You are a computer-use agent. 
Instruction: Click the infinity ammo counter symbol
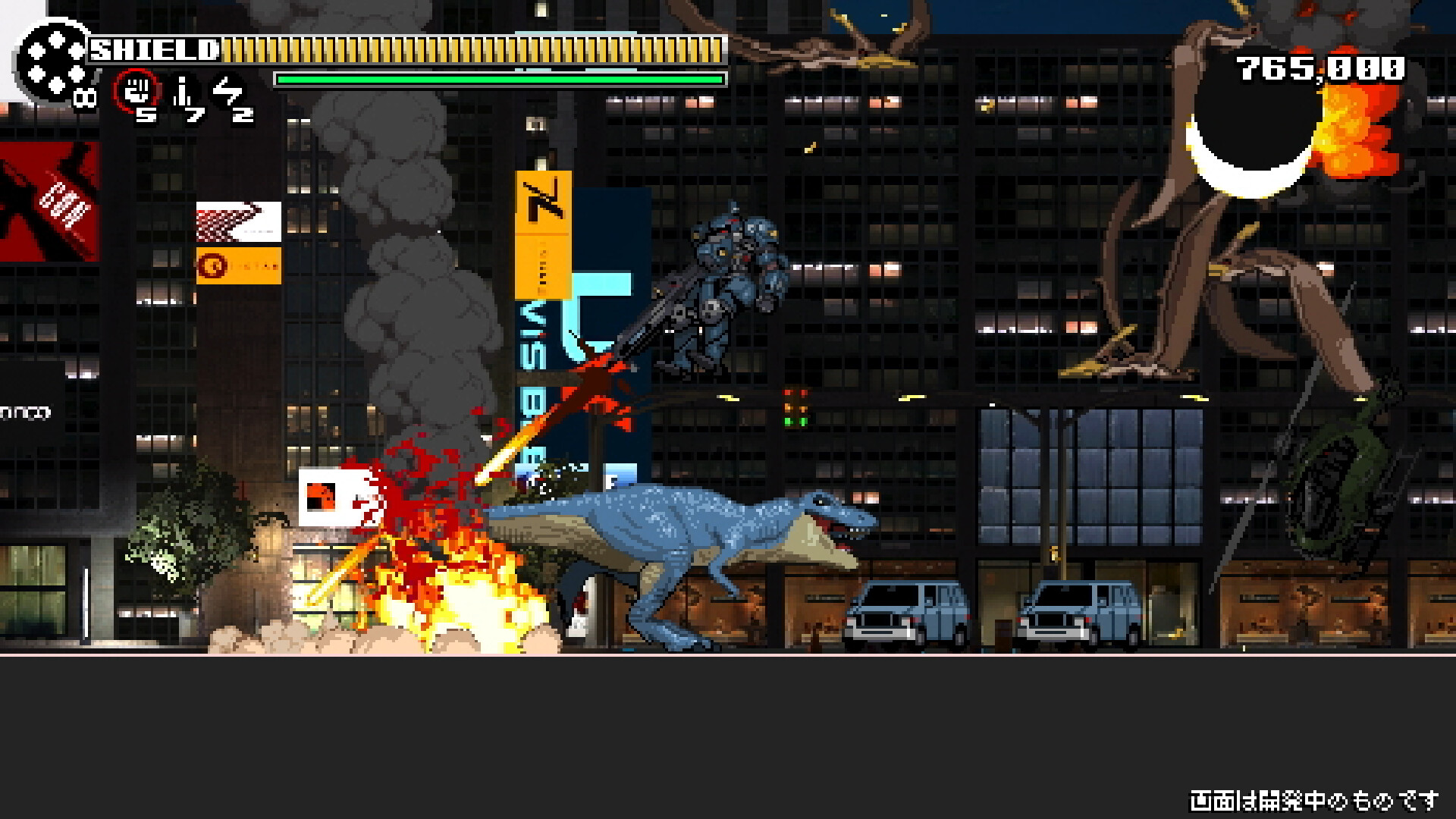click(83, 99)
